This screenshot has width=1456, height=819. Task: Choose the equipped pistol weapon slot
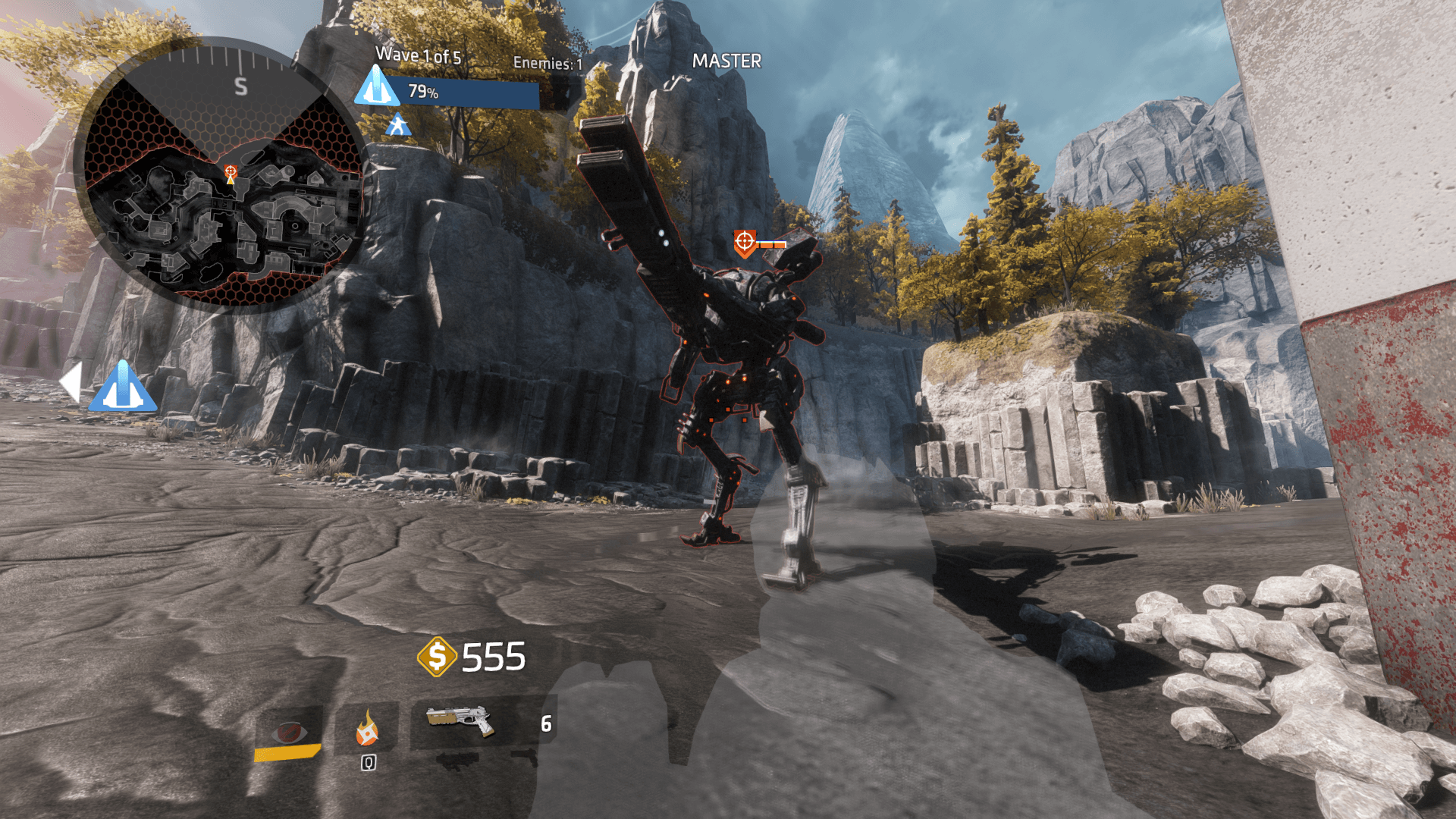(460, 721)
